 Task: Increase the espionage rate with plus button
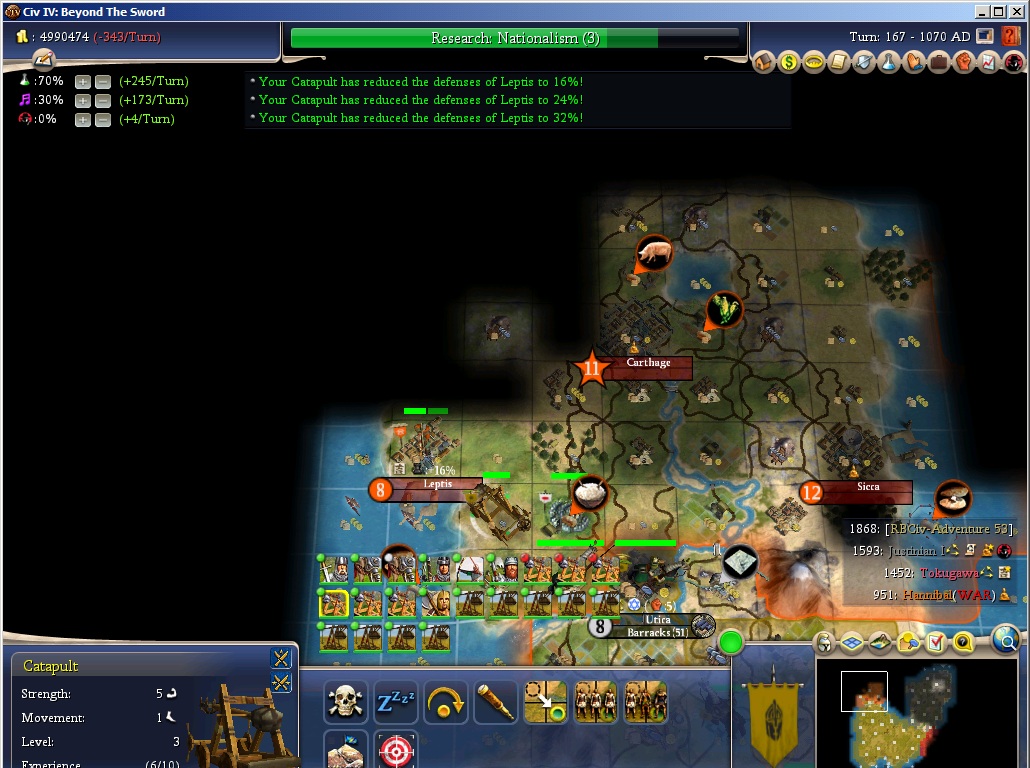[83, 120]
